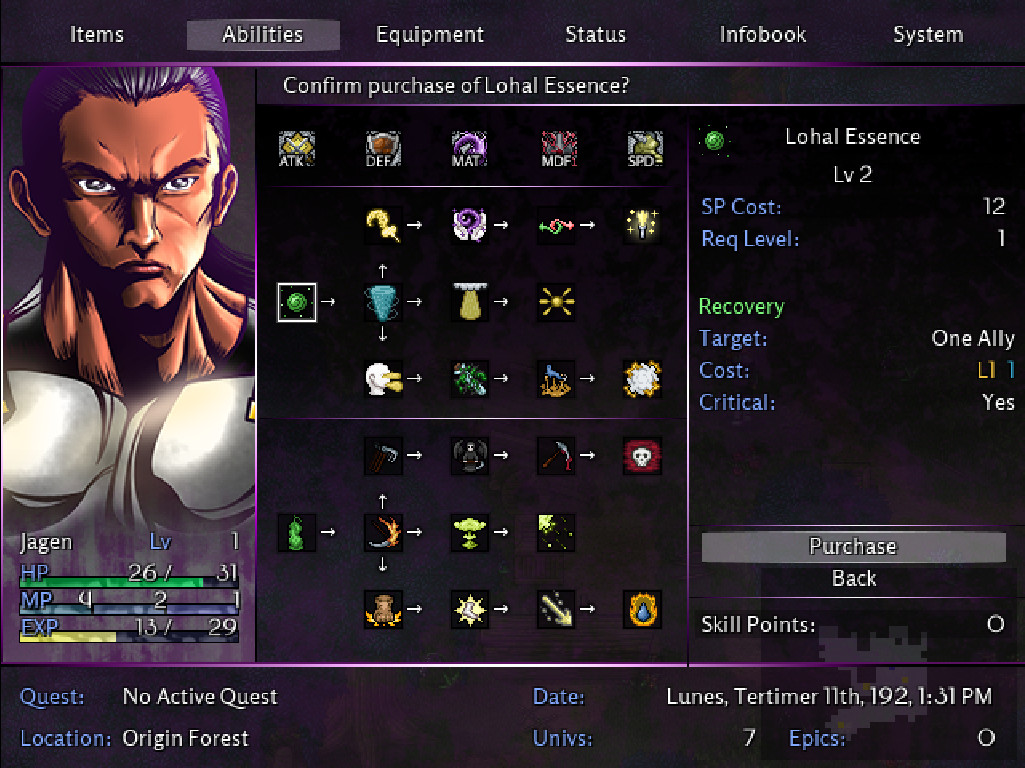Select the System tab
The image size is (1025, 768).
tap(927, 35)
